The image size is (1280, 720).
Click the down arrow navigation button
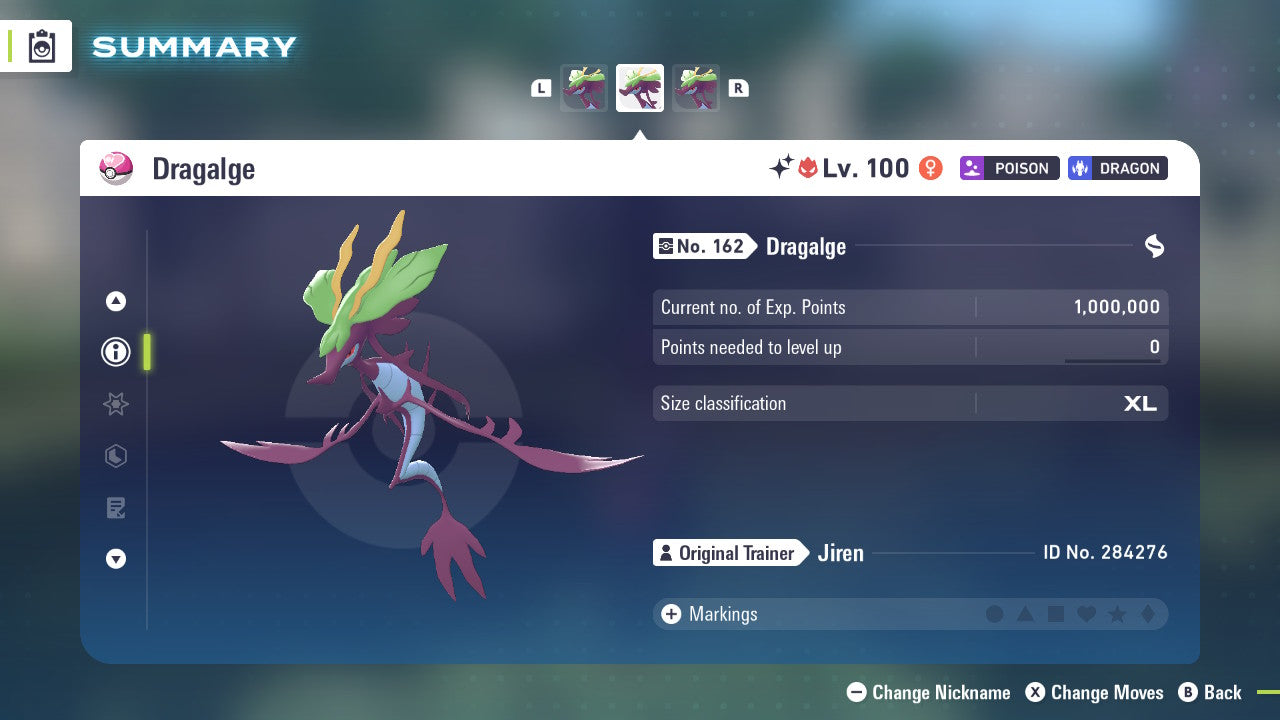(x=116, y=560)
